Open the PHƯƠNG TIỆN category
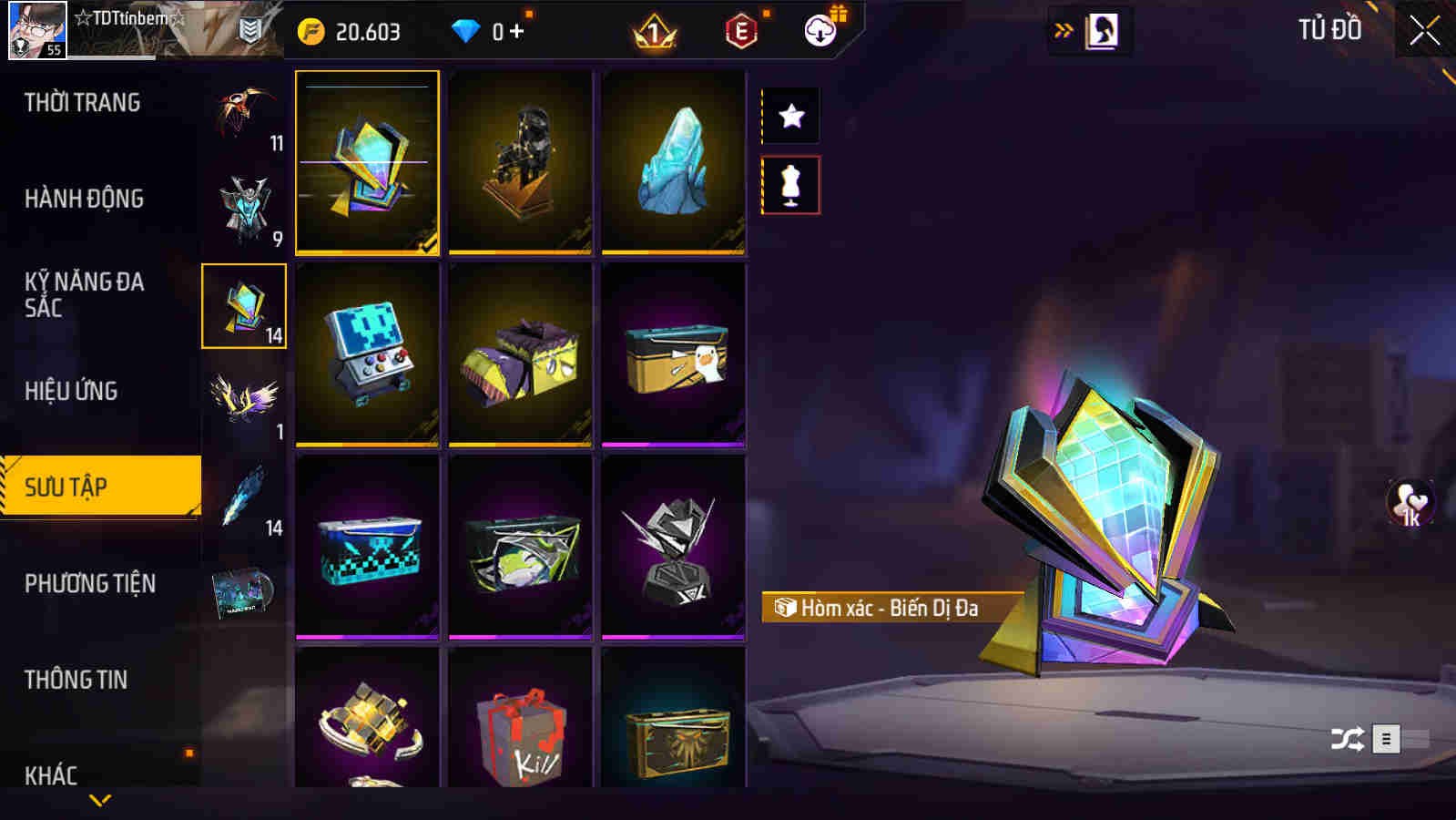 (91, 583)
